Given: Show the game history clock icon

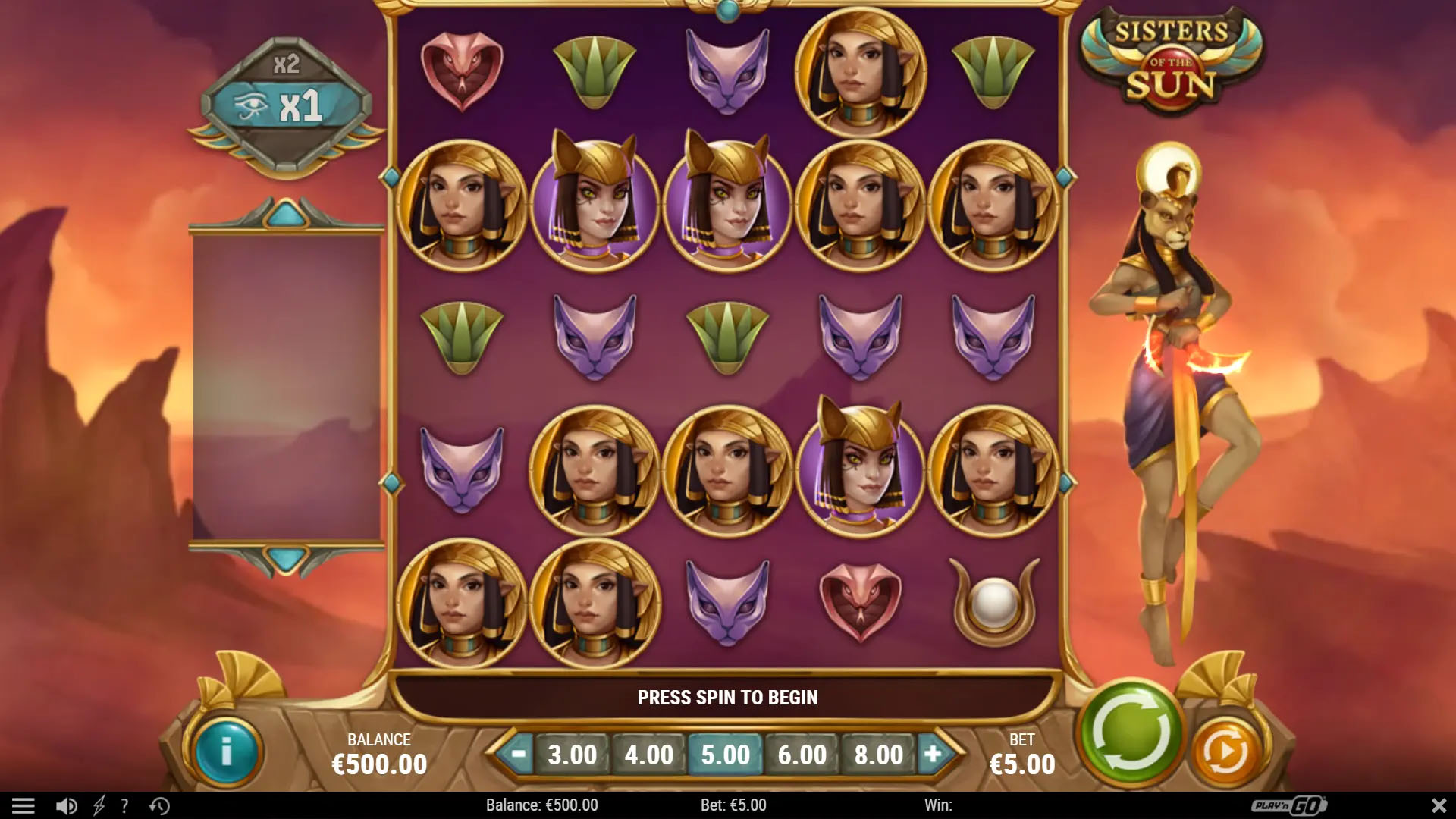Looking at the screenshot, I should pos(159,805).
